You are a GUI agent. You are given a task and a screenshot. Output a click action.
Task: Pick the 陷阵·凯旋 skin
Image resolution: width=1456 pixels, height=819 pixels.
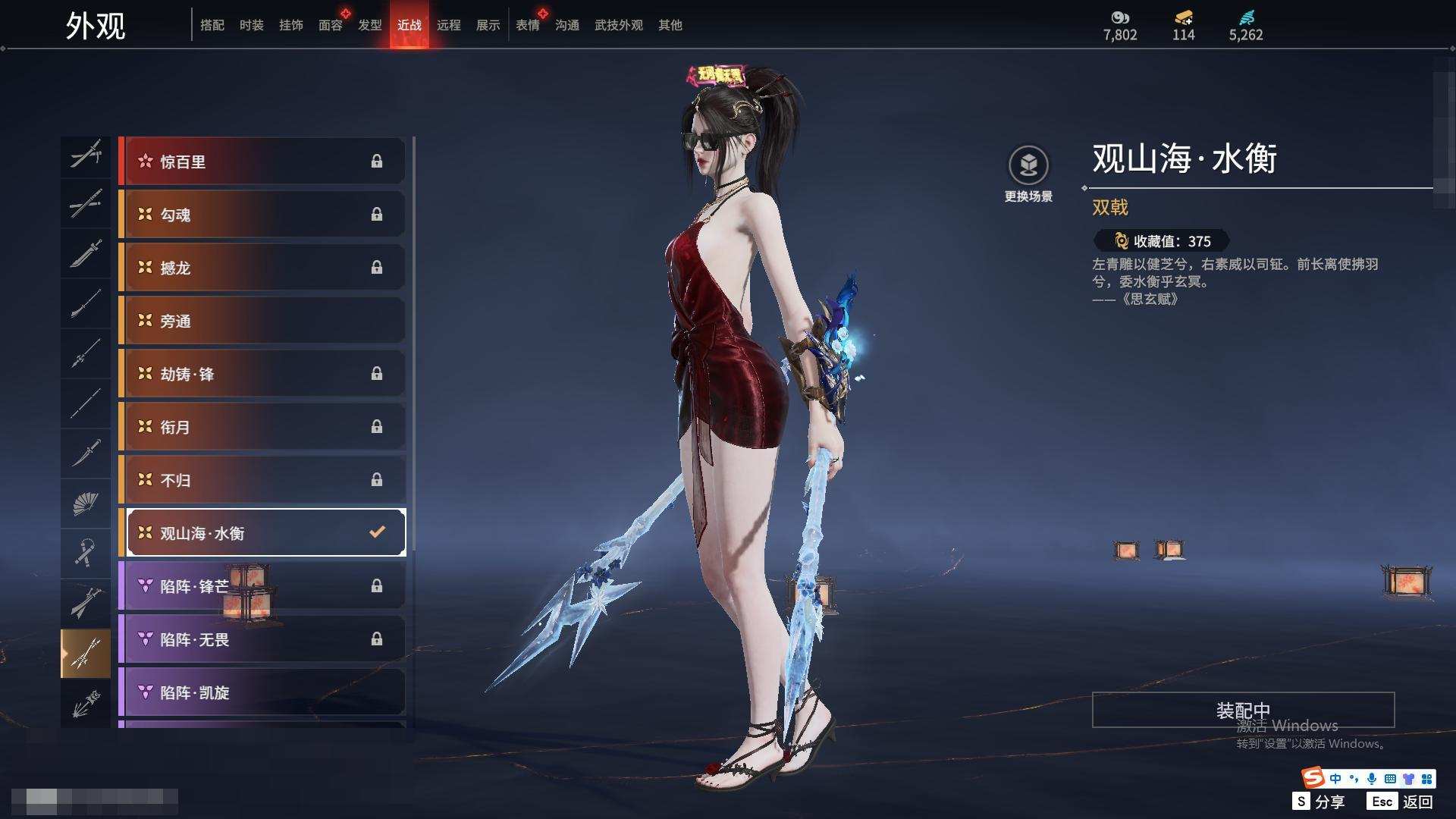pyautogui.click(x=262, y=692)
